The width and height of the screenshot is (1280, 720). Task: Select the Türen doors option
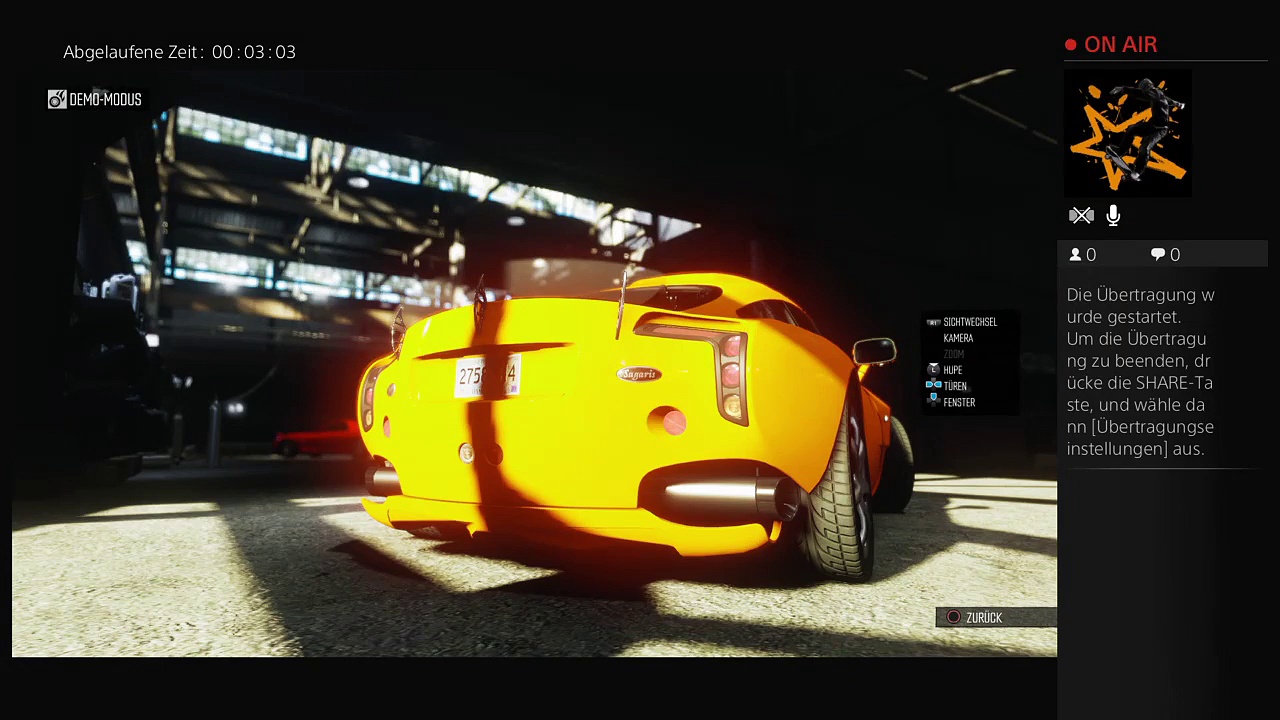[x=954, y=386]
